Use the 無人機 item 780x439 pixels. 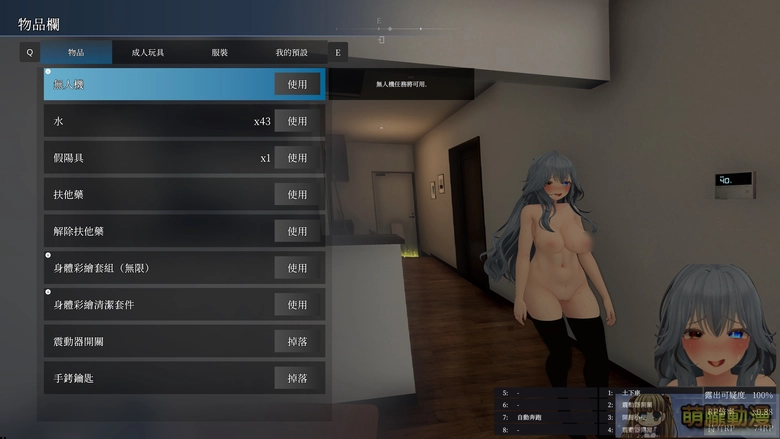(297, 85)
